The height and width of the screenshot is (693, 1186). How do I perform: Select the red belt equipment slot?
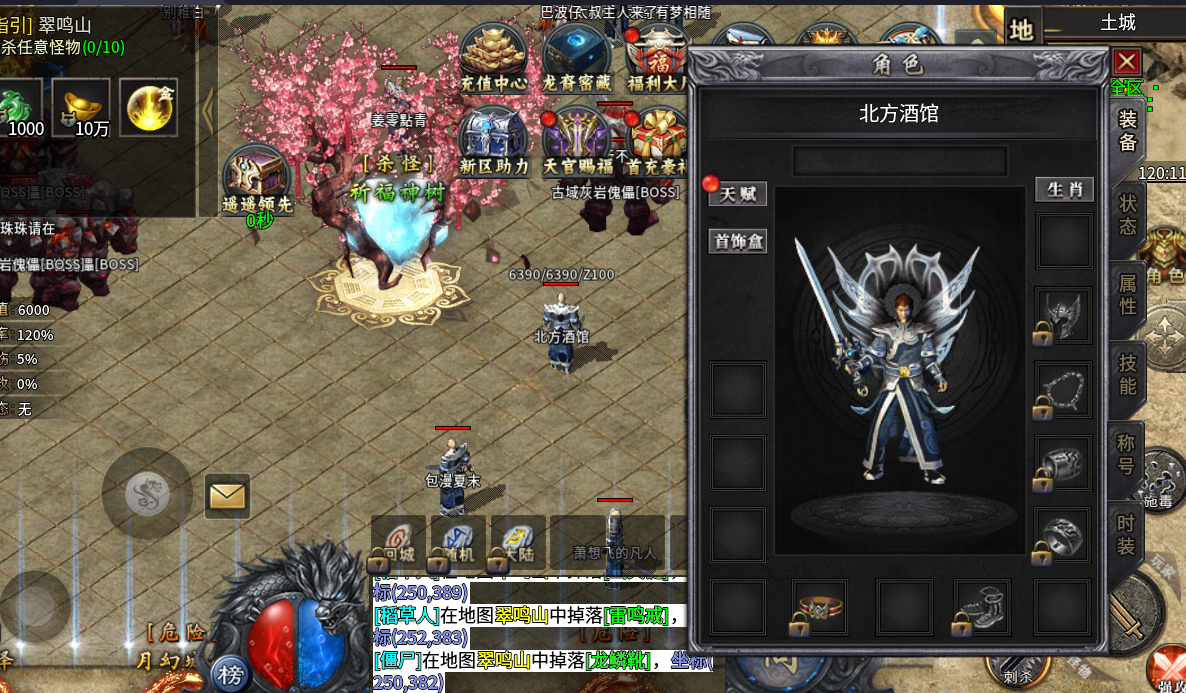click(x=819, y=606)
